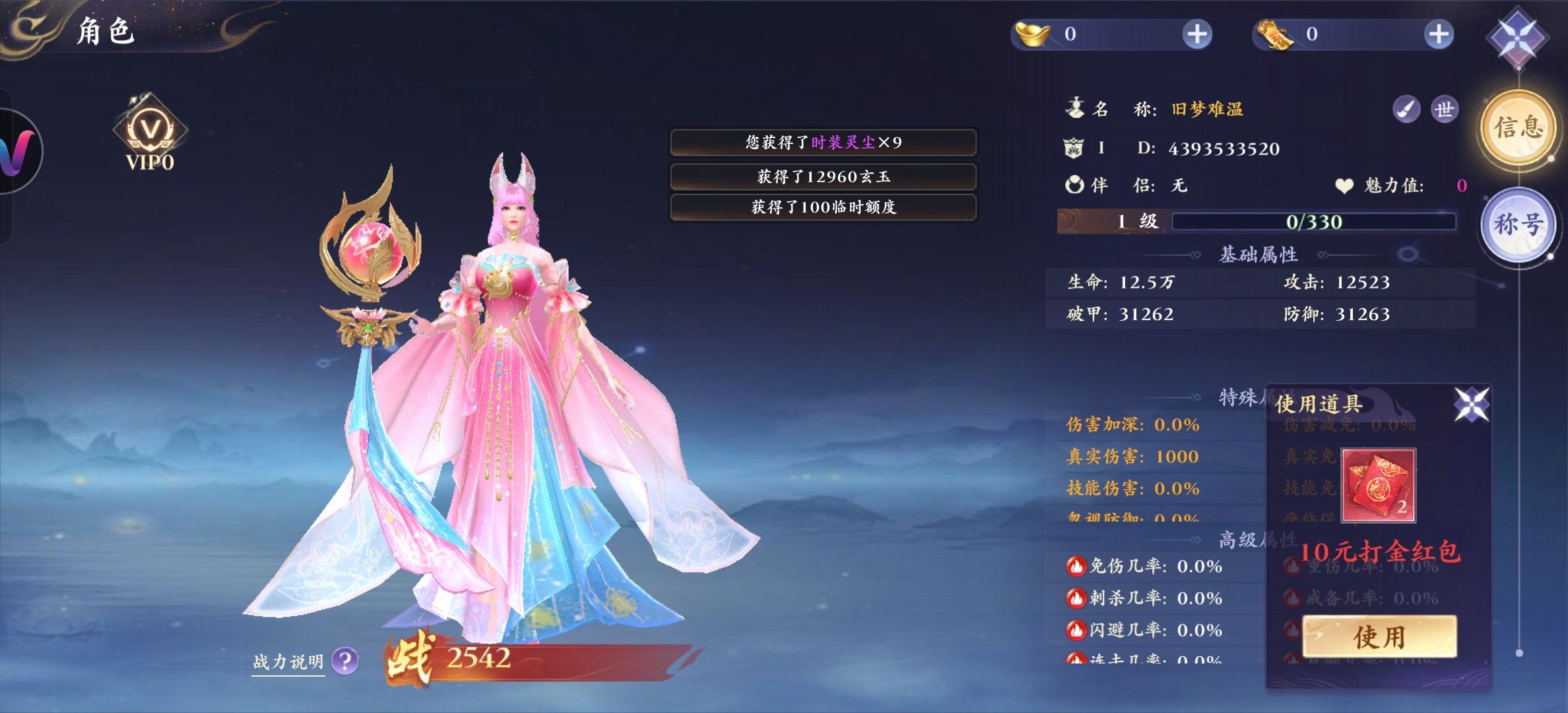Add more gold ingots currency
Viewport: 1568px width, 713px height.
[x=1196, y=34]
